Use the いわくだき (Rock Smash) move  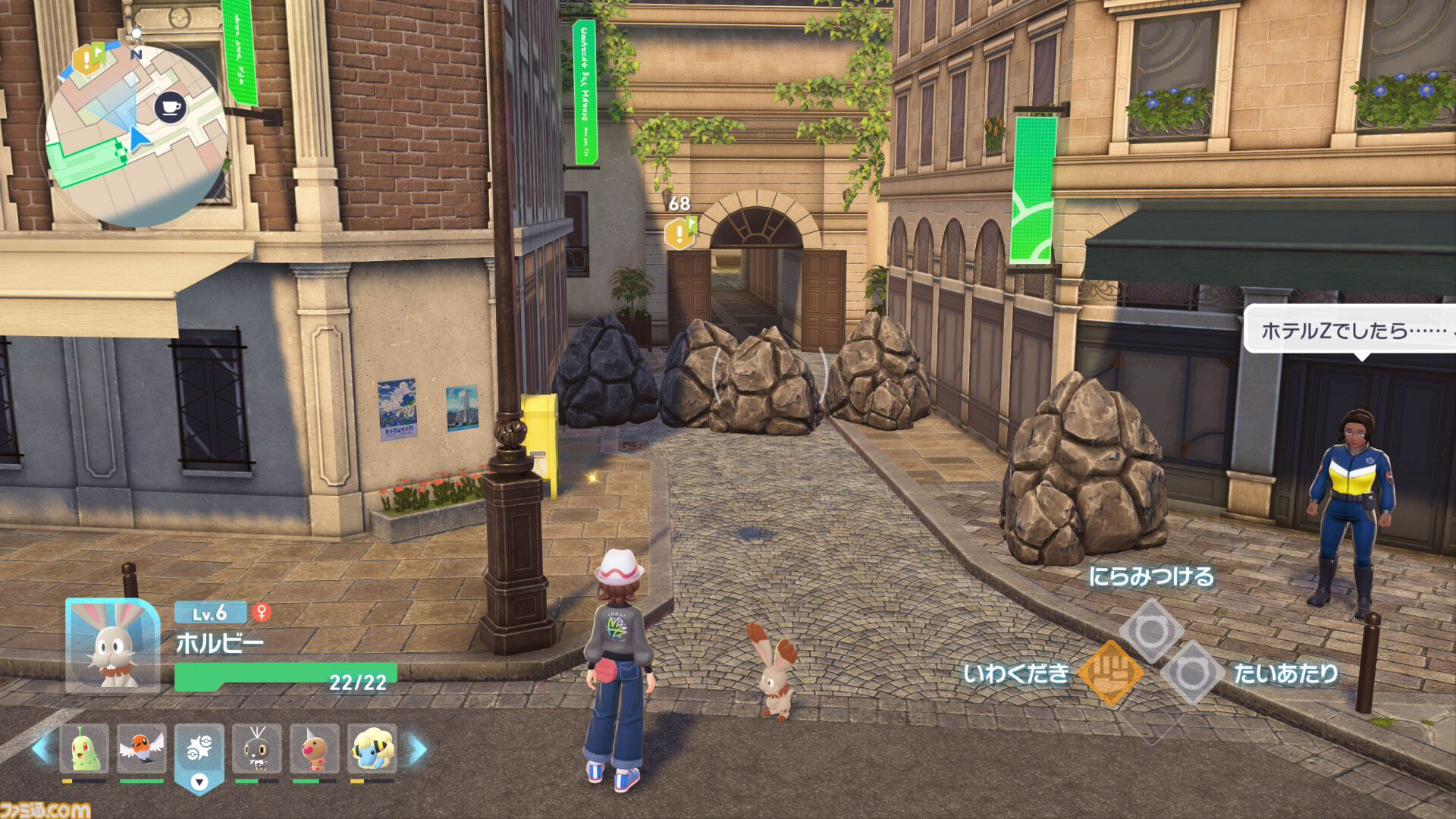coord(1109,673)
